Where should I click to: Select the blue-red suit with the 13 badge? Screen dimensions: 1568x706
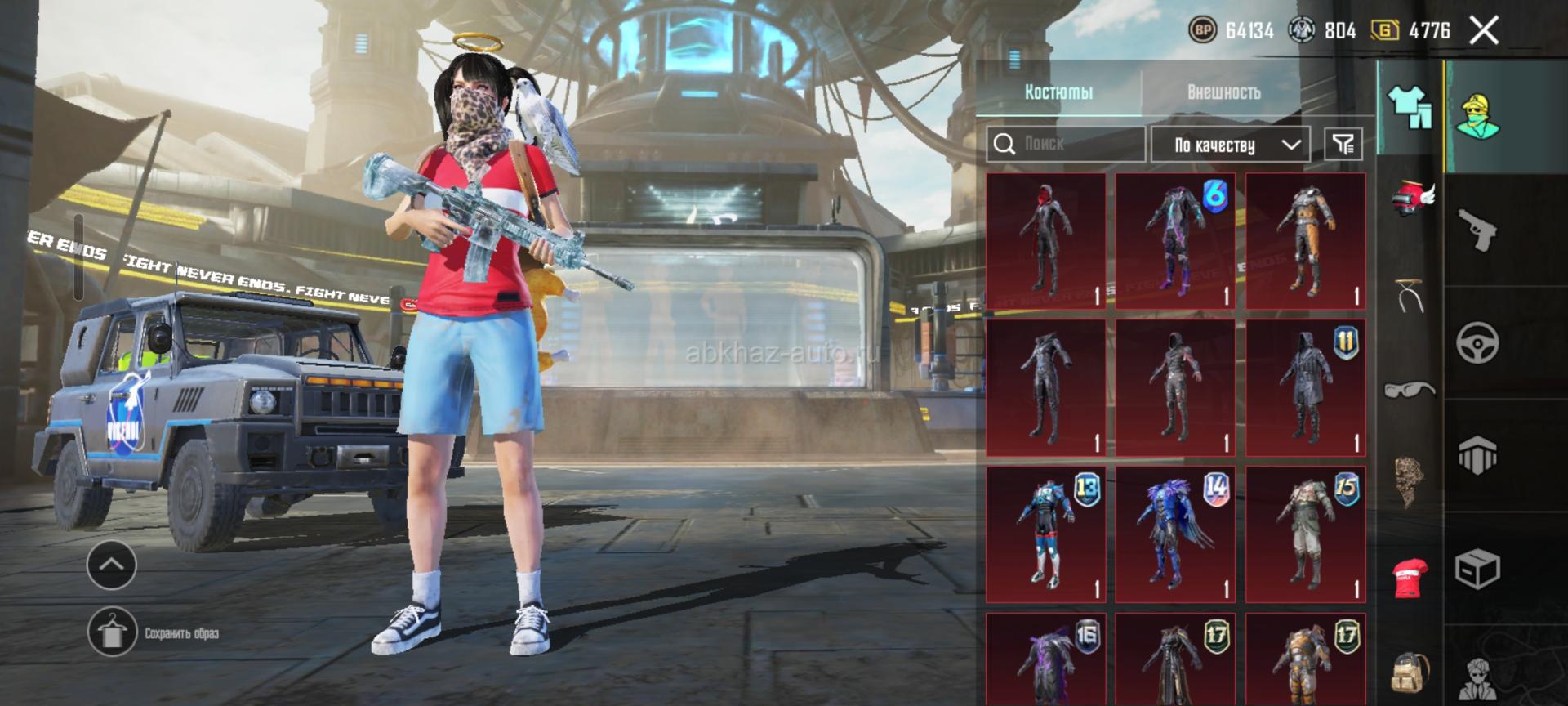(x=1045, y=534)
